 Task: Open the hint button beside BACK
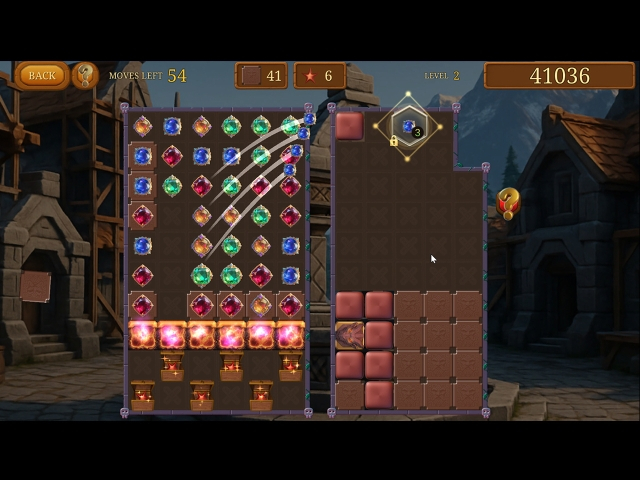click(85, 75)
